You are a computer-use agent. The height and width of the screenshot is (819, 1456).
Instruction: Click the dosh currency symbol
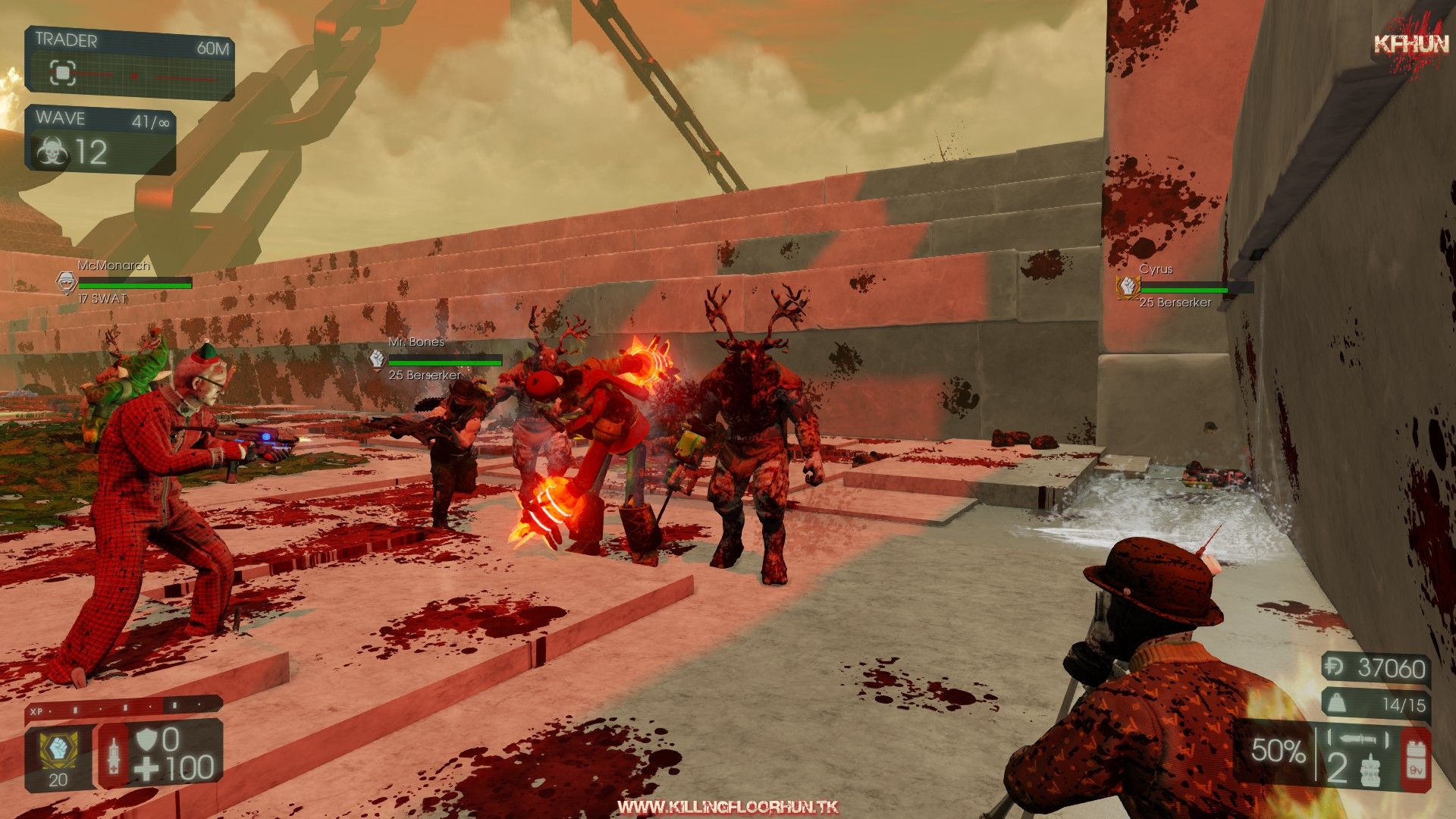(1336, 667)
